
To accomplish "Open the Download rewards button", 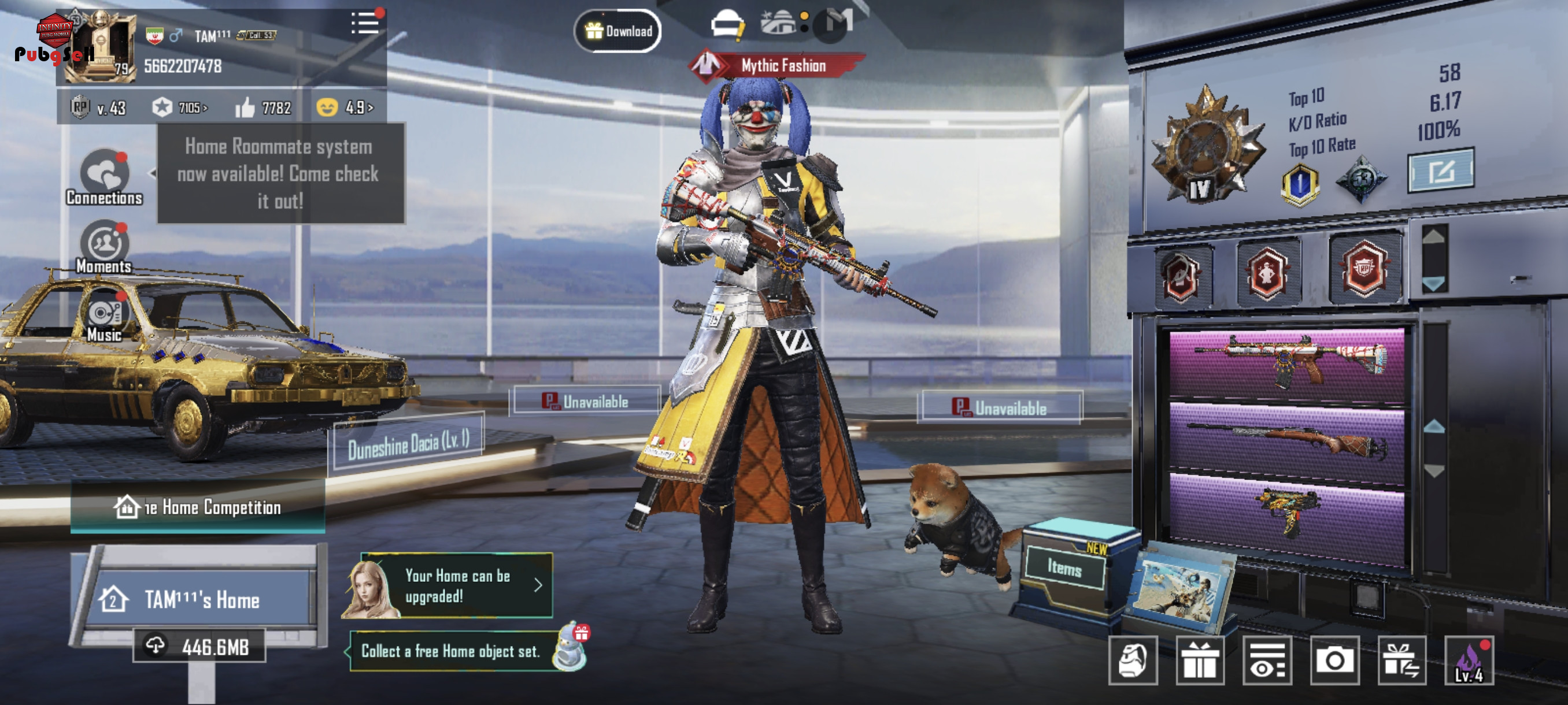I will pyautogui.click(x=618, y=31).
